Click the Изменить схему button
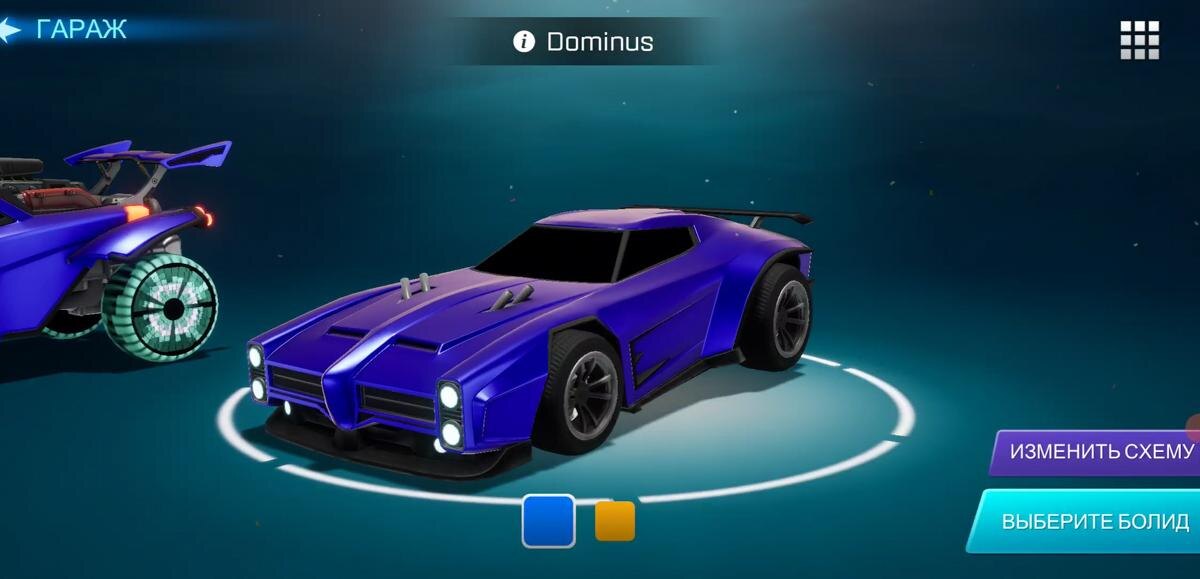The image size is (1200, 579). pos(1100,451)
